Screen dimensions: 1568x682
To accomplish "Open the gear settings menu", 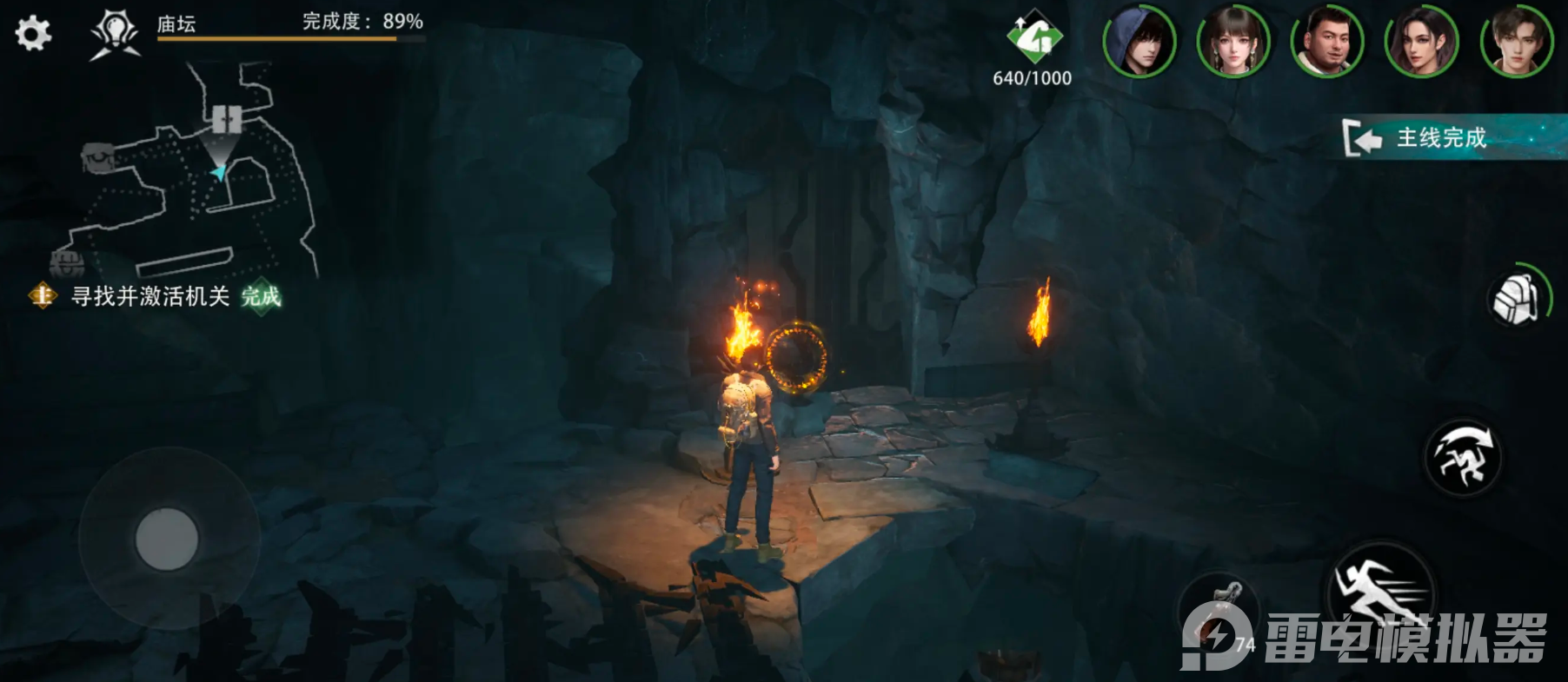I will (x=33, y=34).
